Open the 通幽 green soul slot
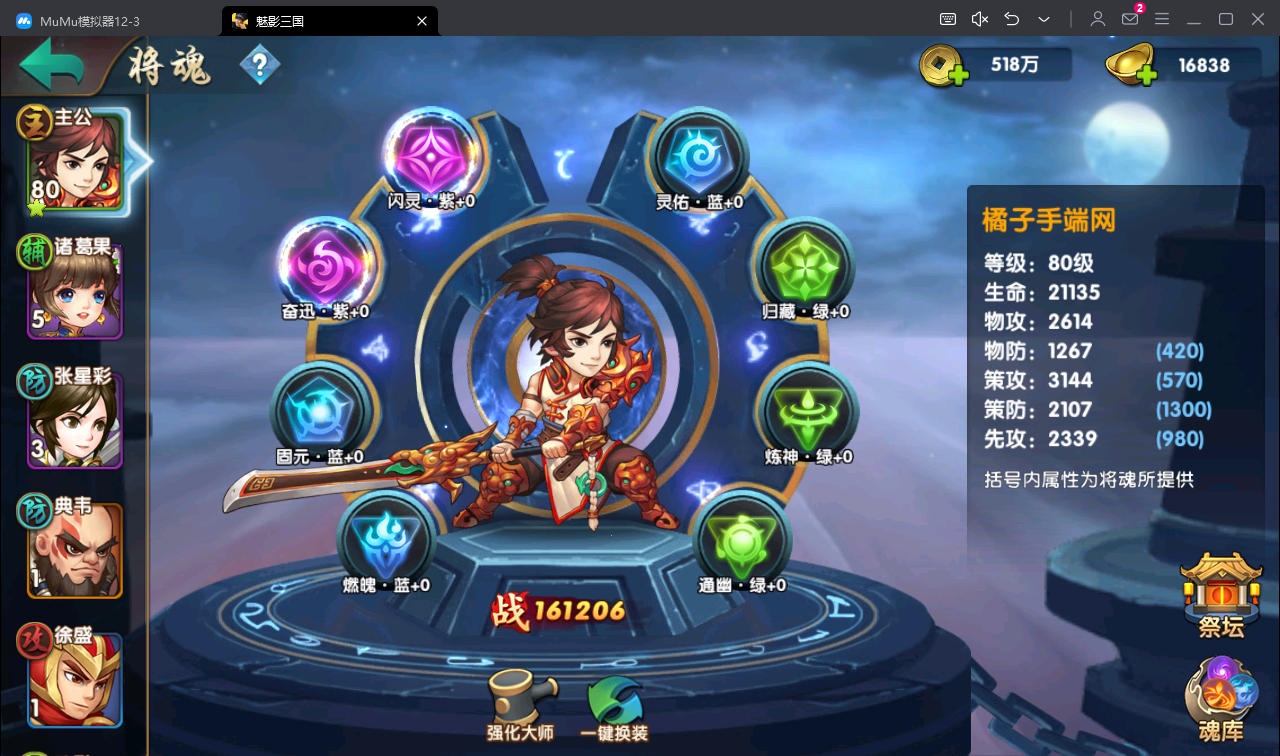The width and height of the screenshot is (1280, 756). pyautogui.click(x=742, y=538)
